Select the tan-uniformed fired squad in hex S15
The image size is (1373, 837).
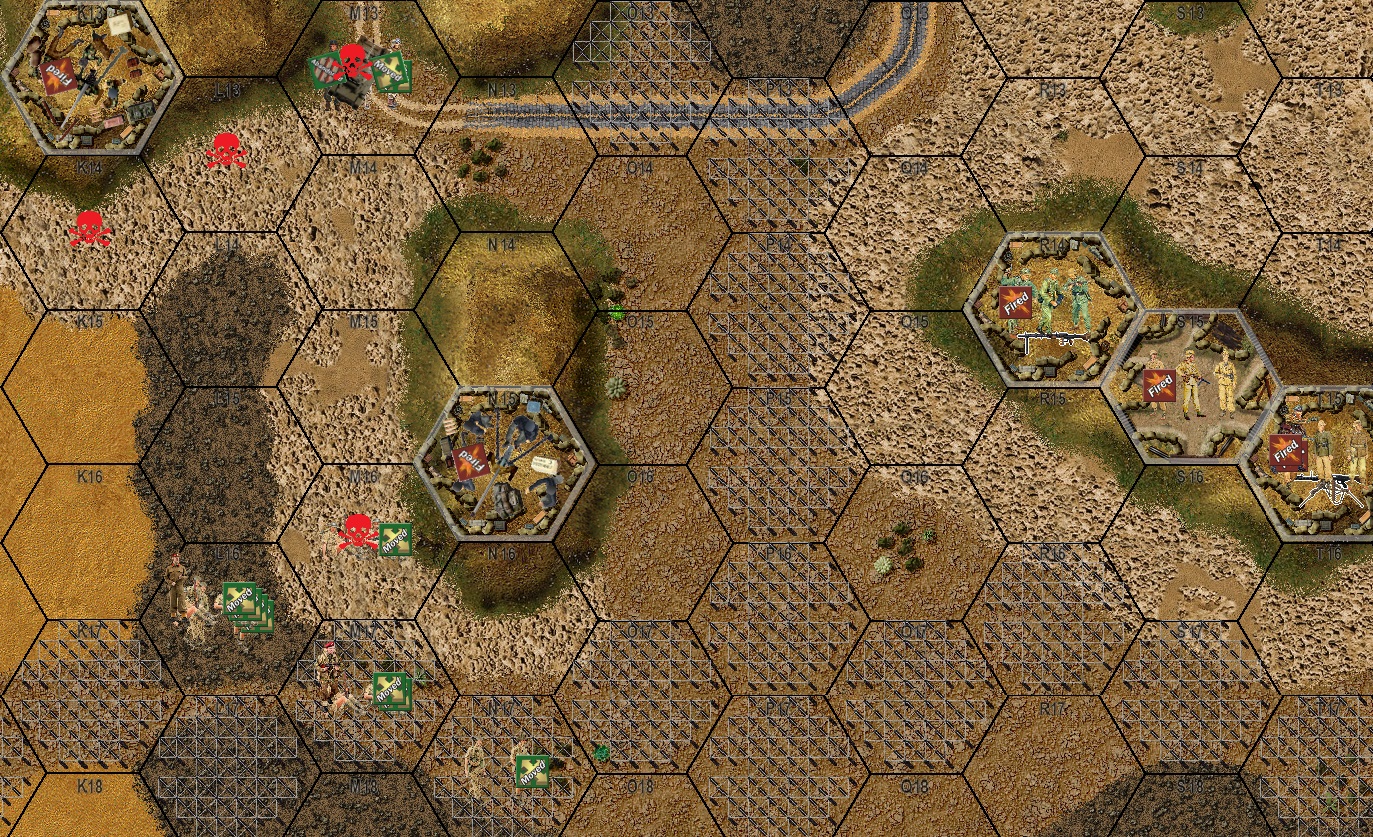point(1192,384)
